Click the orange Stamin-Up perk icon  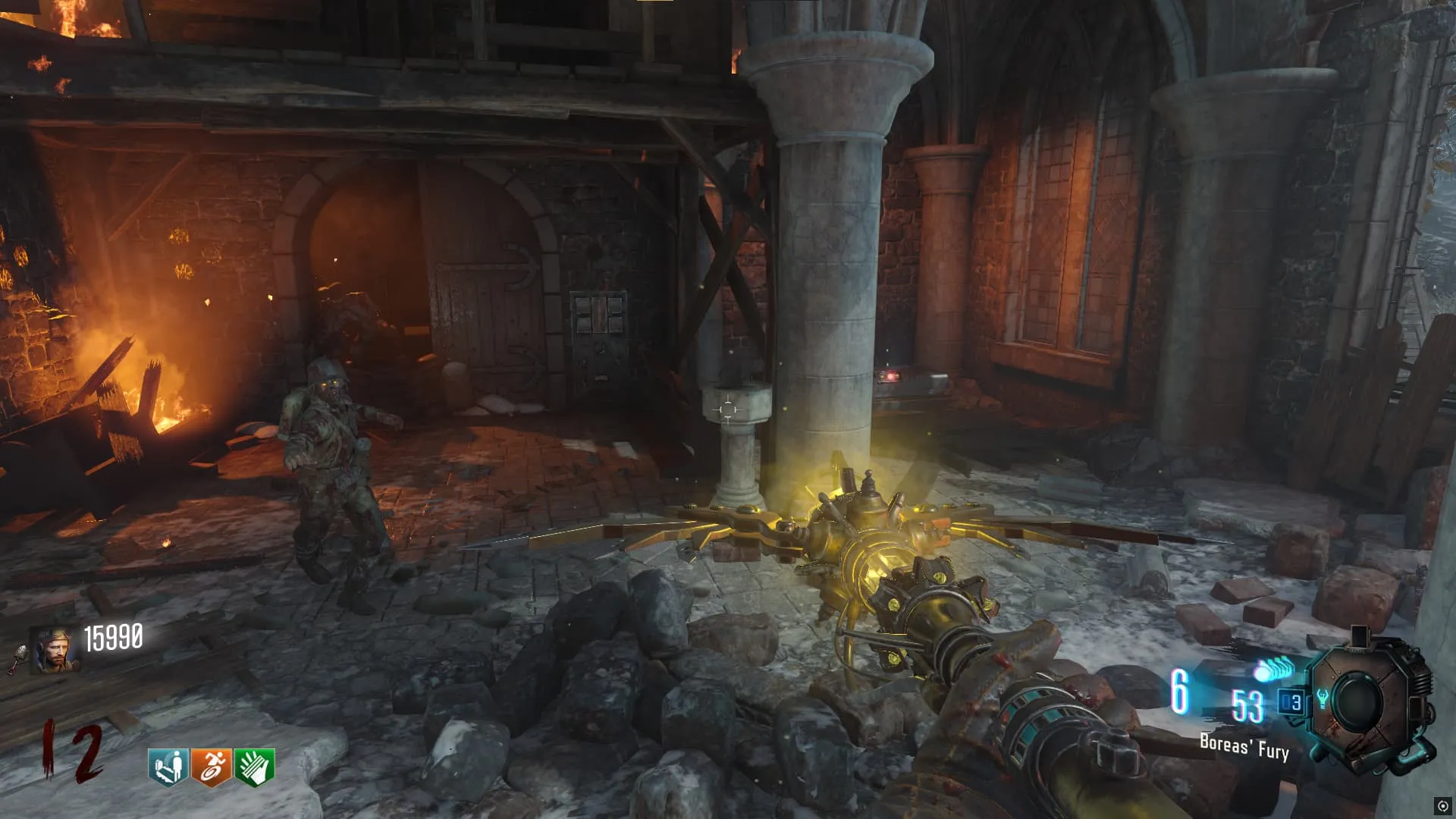tap(211, 767)
